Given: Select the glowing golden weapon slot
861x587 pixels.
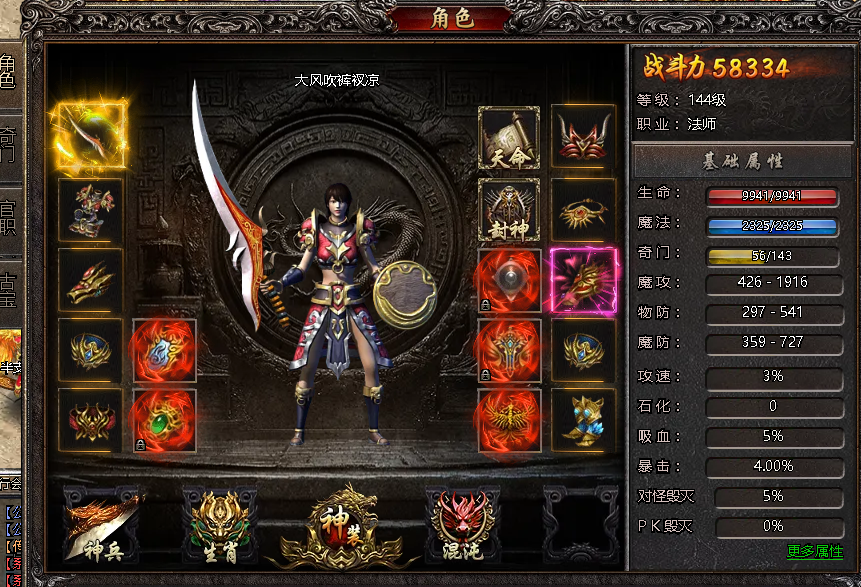Looking at the screenshot, I should pyautogui.click(x=91, y=136).
